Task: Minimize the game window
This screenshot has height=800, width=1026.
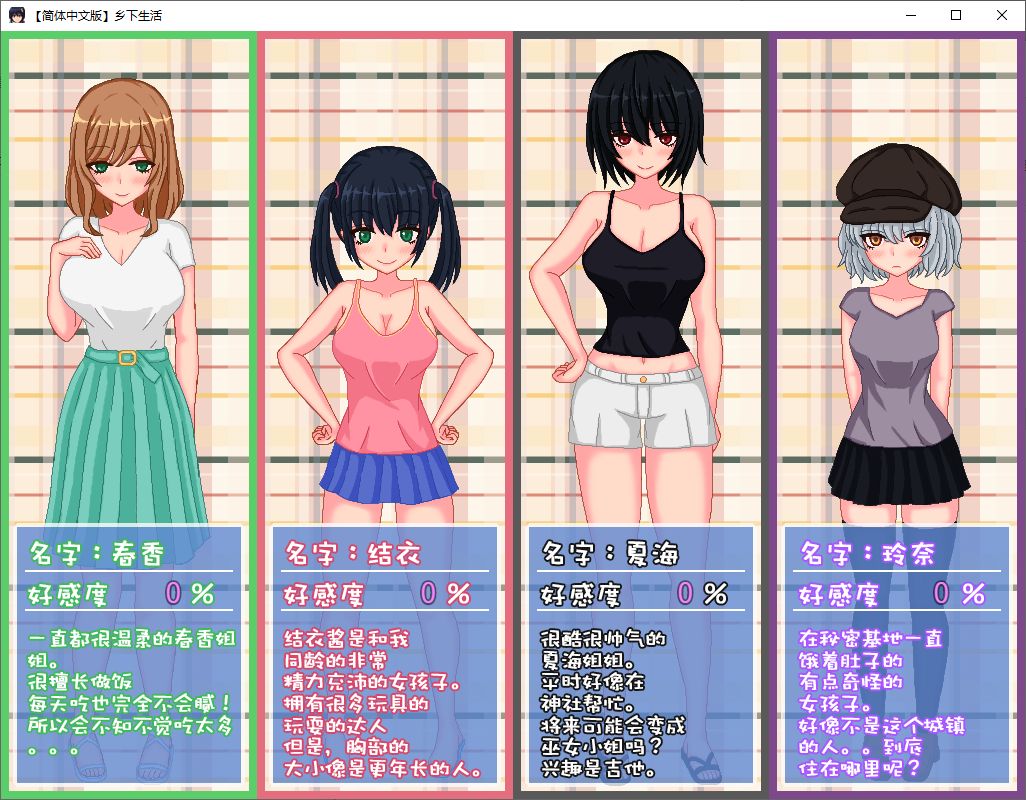Action: [x=910, y=15]
